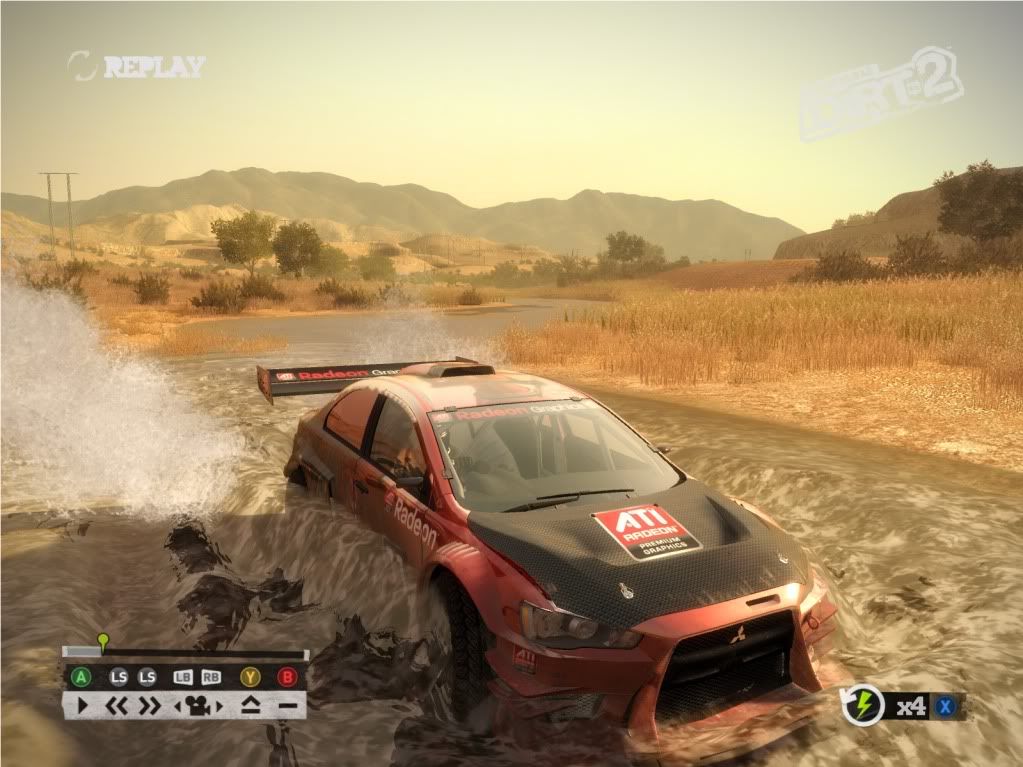Play the replay with the play arrow
1023x767 pixels.
[x=82, y=706]
